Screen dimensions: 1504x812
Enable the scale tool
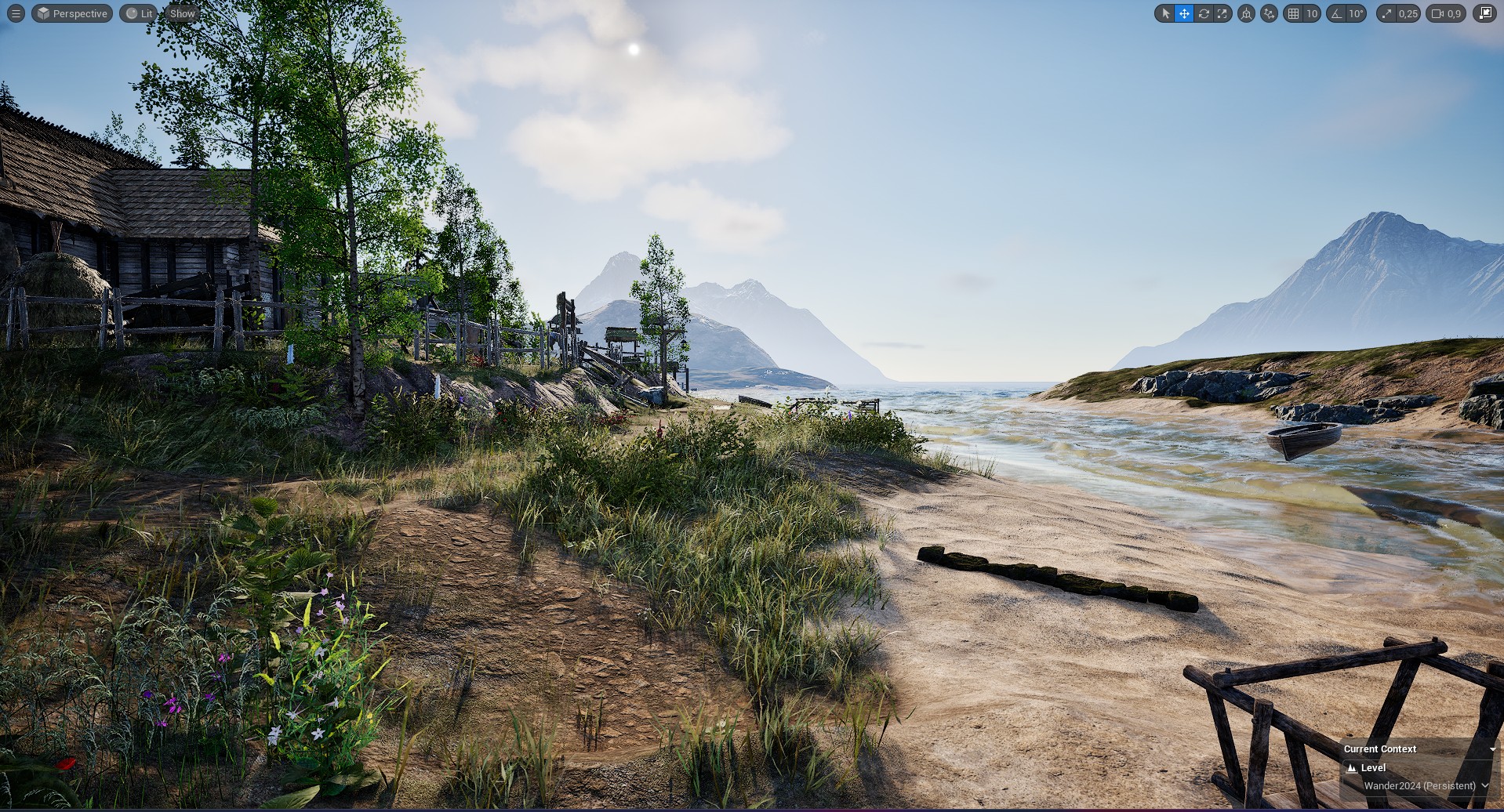1222,13
